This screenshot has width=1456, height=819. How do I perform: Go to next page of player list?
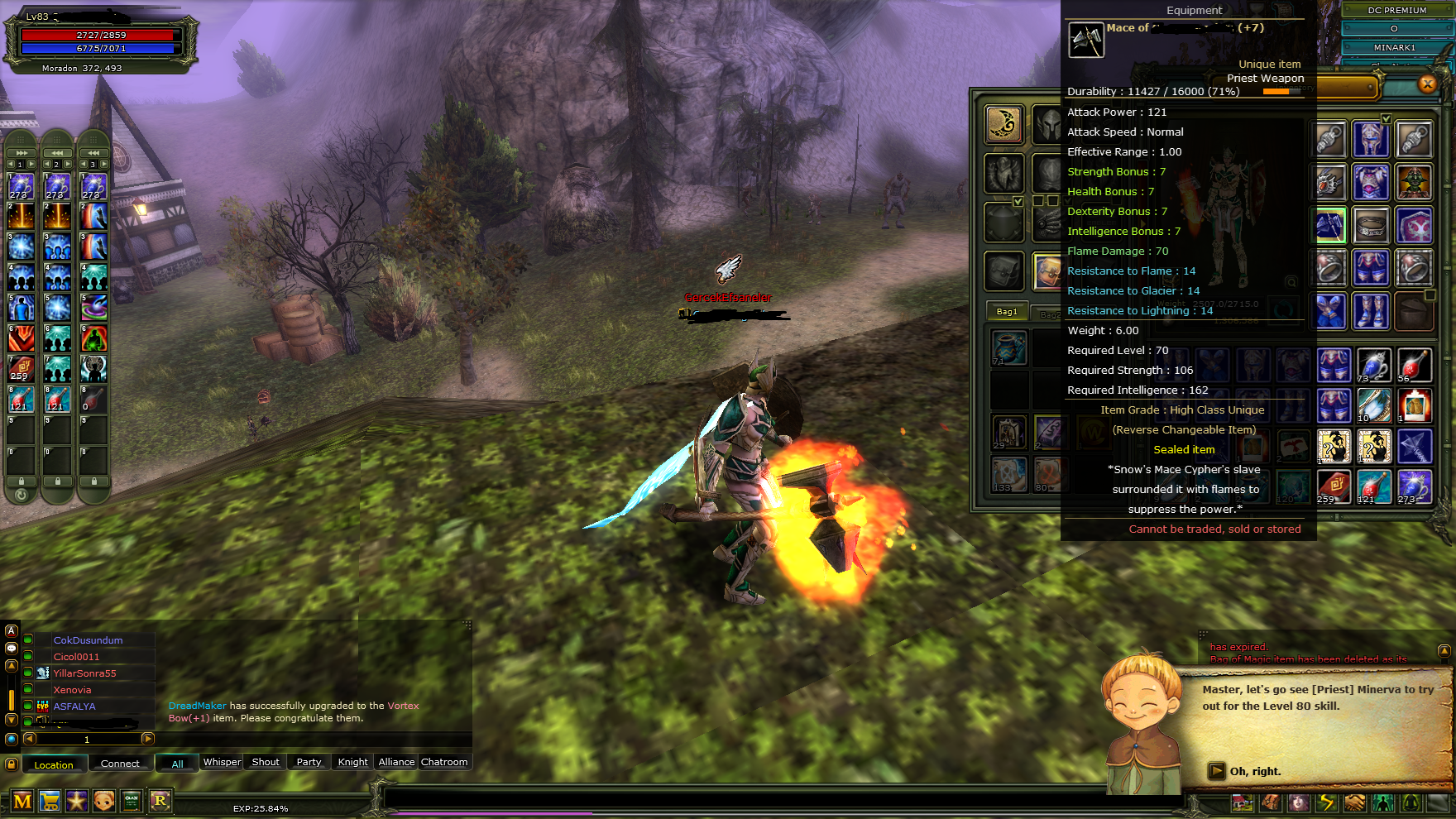[x=148, y=739]
